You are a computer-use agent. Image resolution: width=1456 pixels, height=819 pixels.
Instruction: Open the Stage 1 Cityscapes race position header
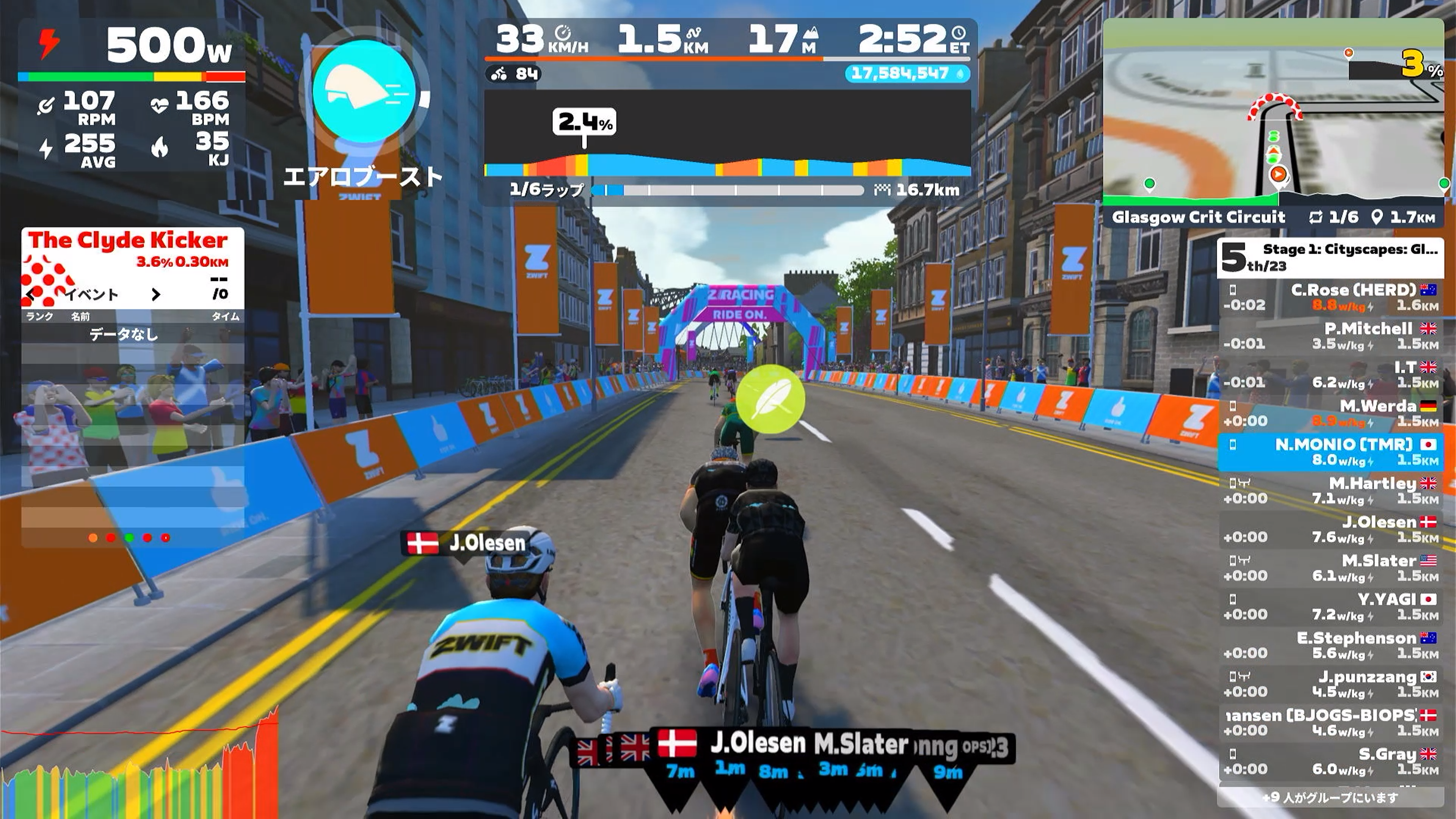click(1329, 258)
